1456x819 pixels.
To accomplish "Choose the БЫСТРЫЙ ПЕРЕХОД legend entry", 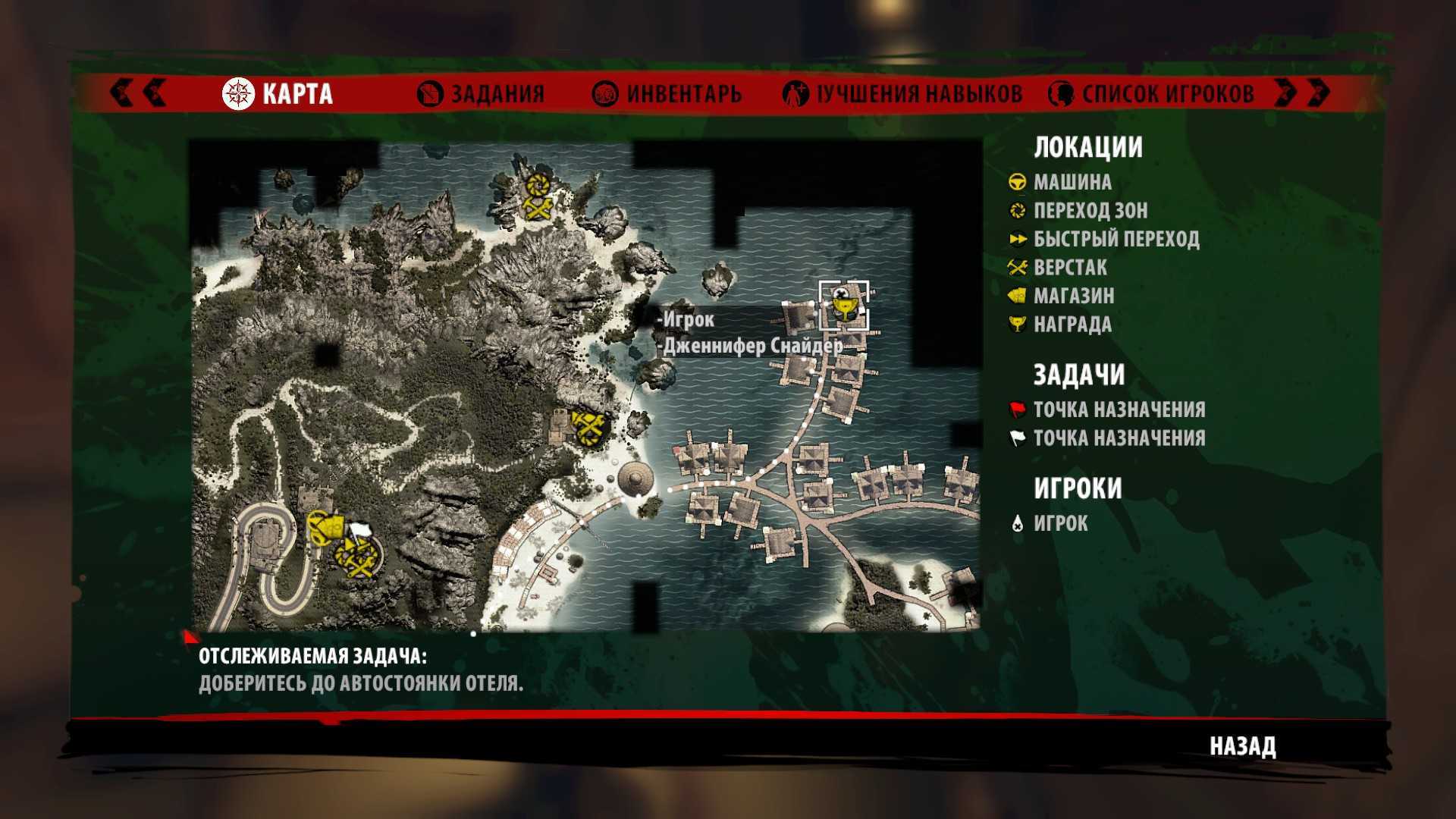I will click(x=1116, y=239).
